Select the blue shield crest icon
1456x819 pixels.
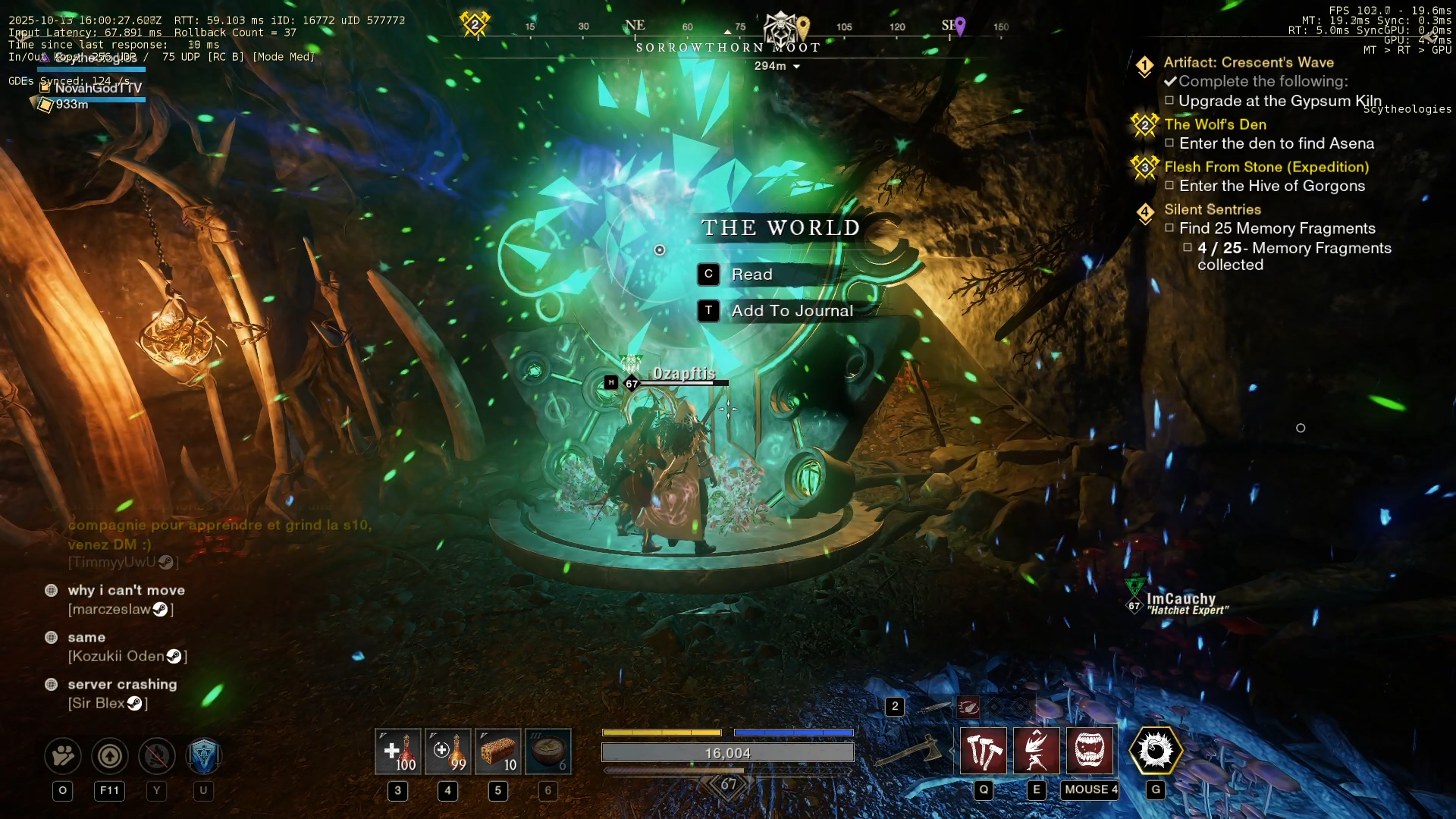coord(203,755)
